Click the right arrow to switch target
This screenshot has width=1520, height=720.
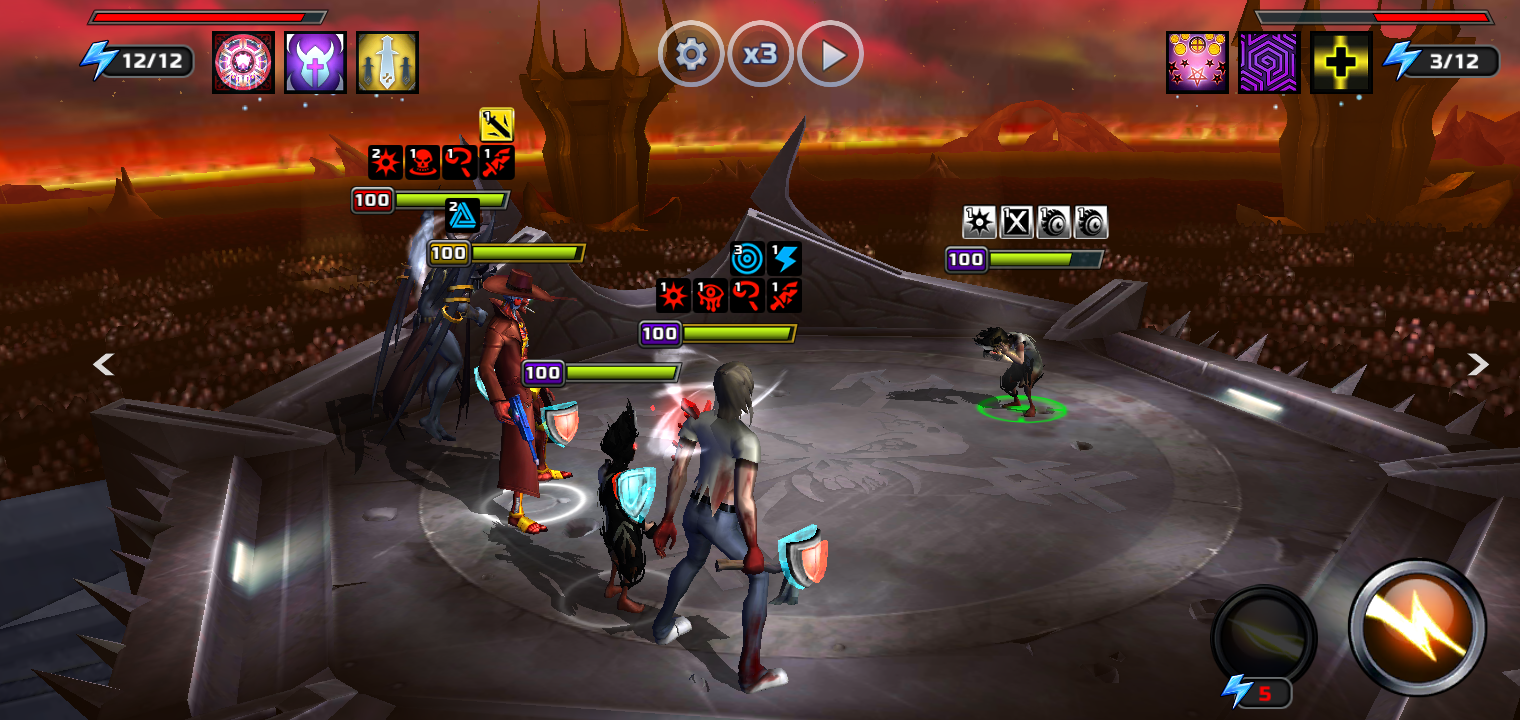[1478, 365]
